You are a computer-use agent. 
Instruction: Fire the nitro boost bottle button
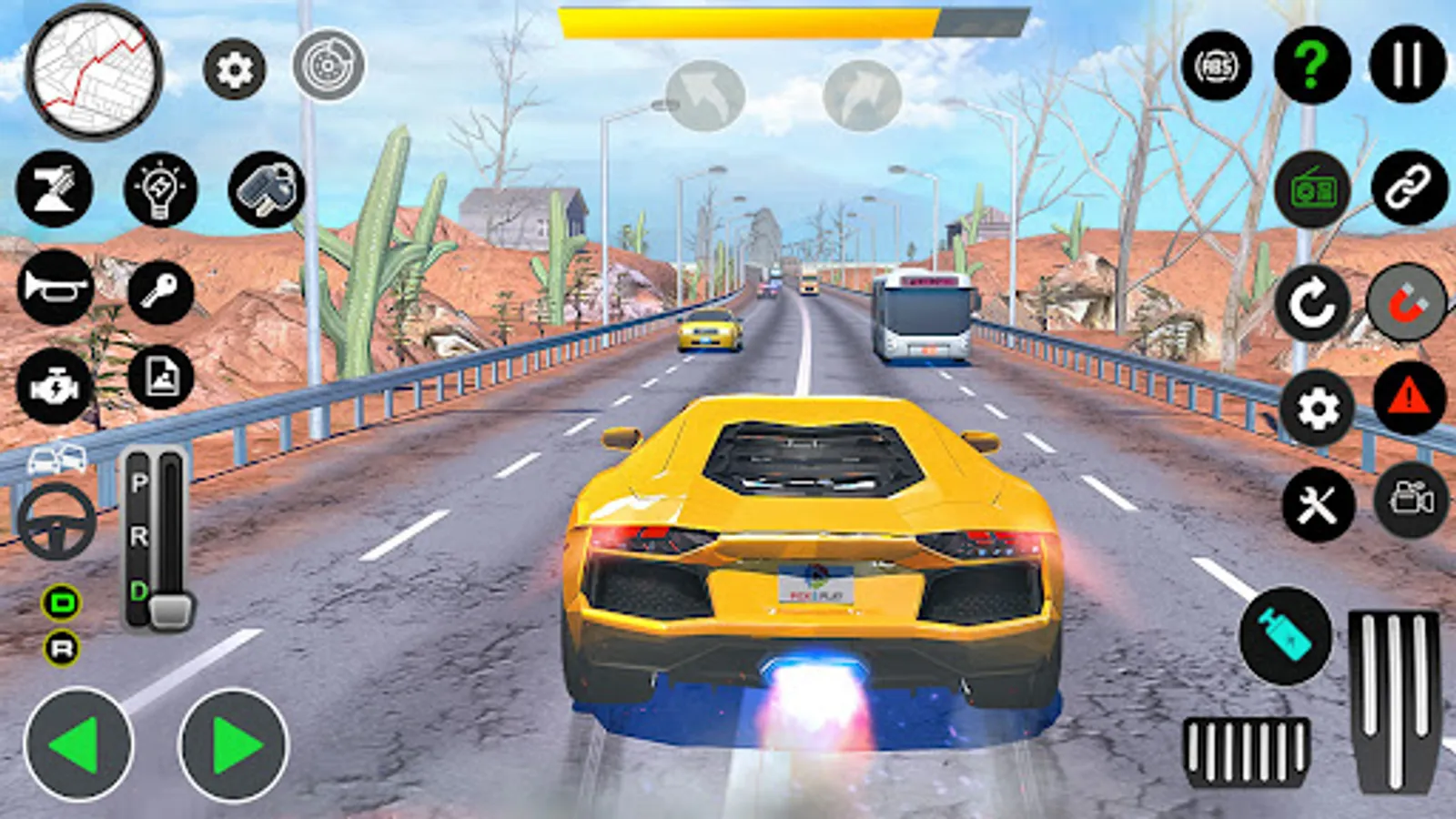(1285, 635)
